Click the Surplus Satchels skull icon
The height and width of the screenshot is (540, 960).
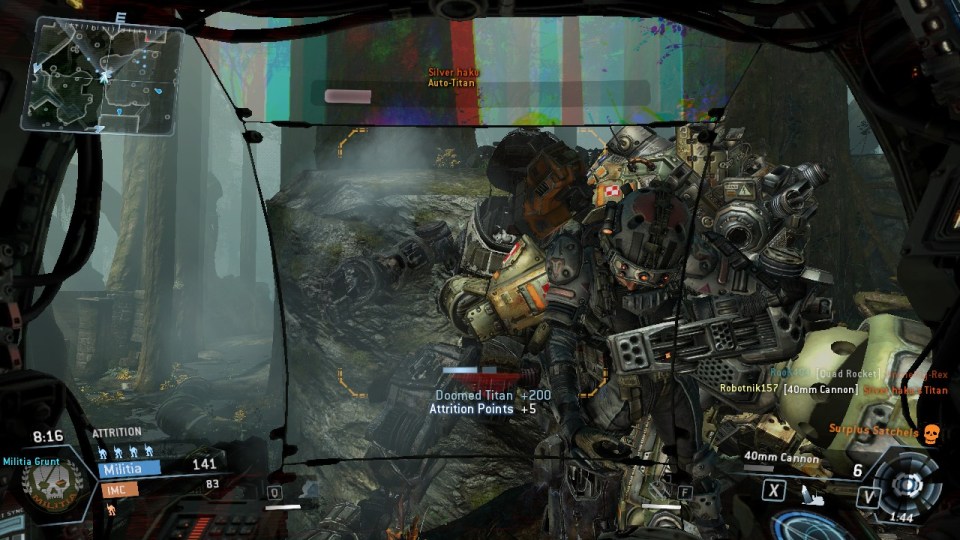pos(932,431)
